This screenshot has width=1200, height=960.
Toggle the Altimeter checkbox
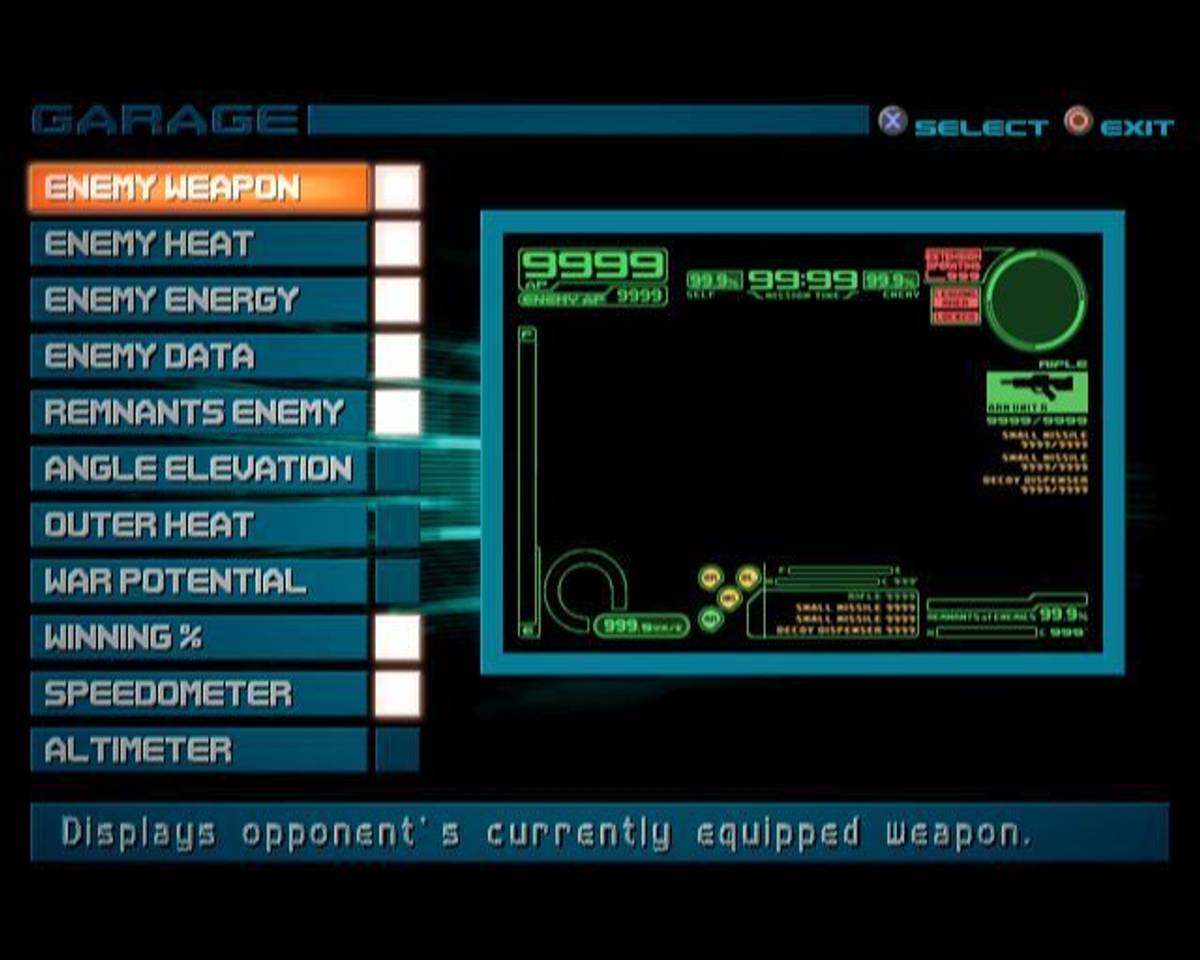(x=398, y=750)
